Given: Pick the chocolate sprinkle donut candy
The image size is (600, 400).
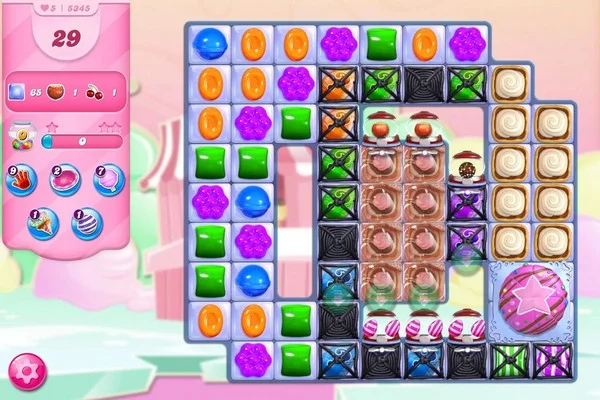Looking at the screenshot, I should [467, 166].
